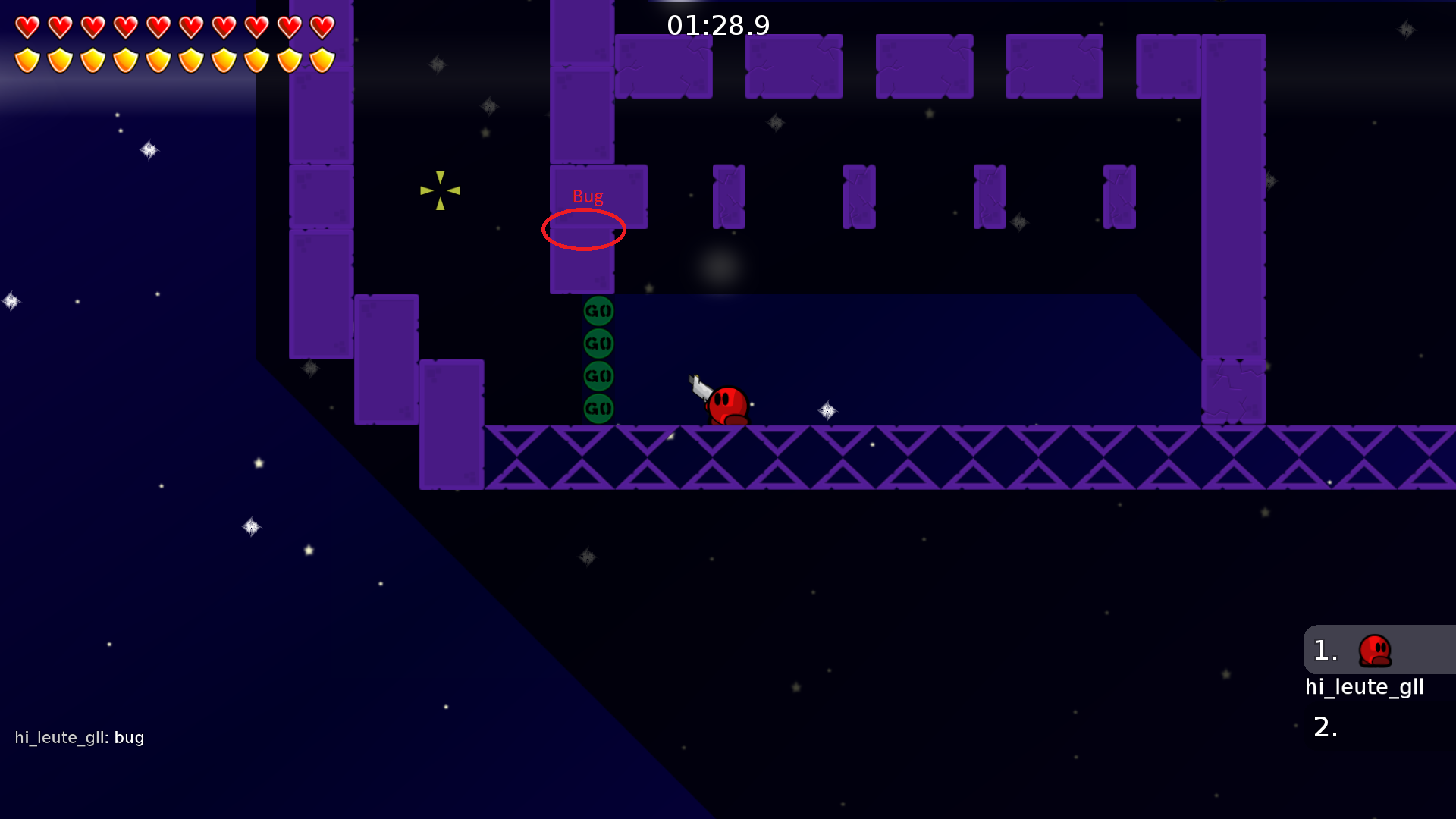This screenshot has height=819, width=1456.
Task: Click the bottom GO marker above the bridge
Action: pos(598,407)
